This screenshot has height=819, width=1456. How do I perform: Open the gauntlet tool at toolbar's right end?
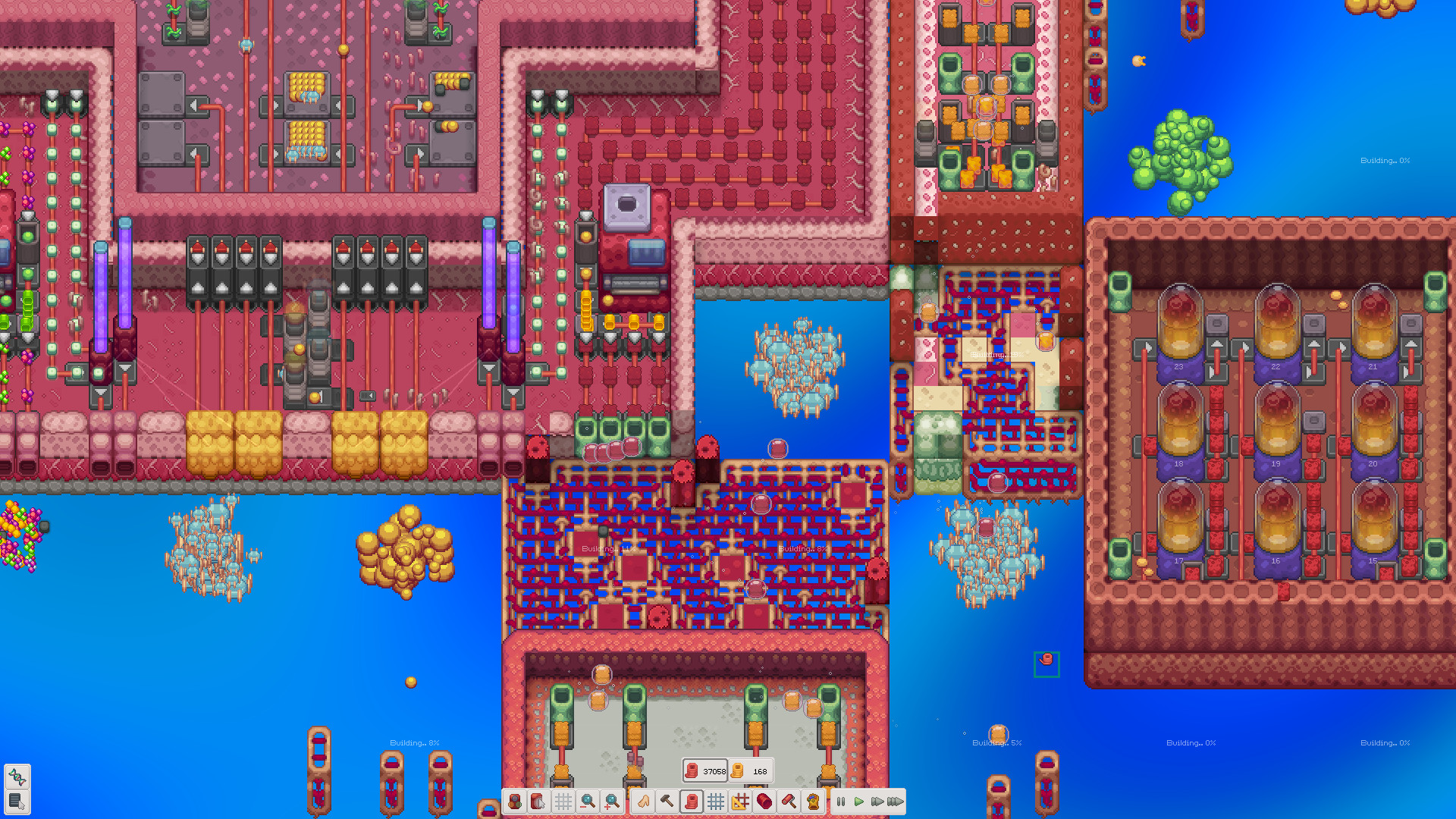pyautogui.click(x=812, y=802)
